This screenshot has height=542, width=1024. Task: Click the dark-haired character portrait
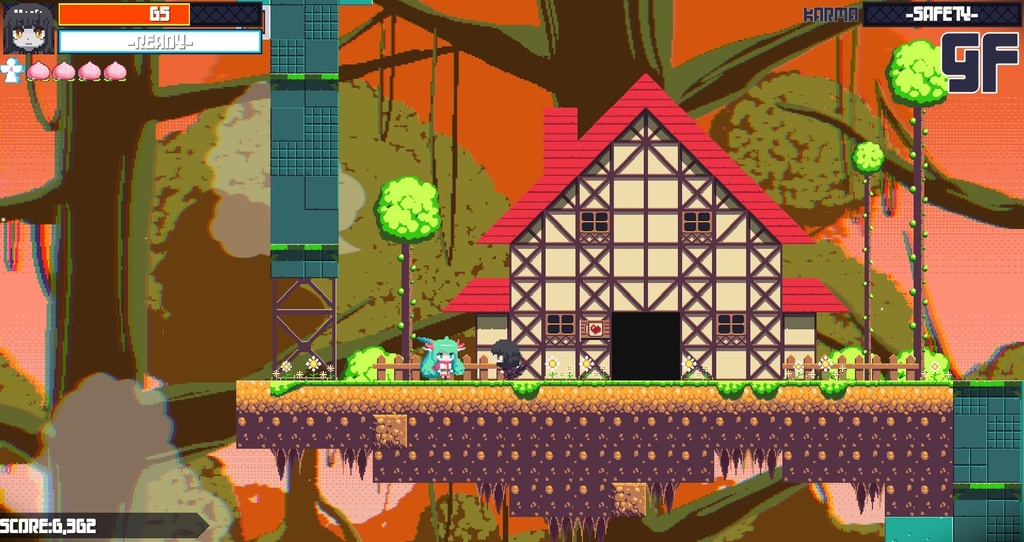click(x=28, y=29)
